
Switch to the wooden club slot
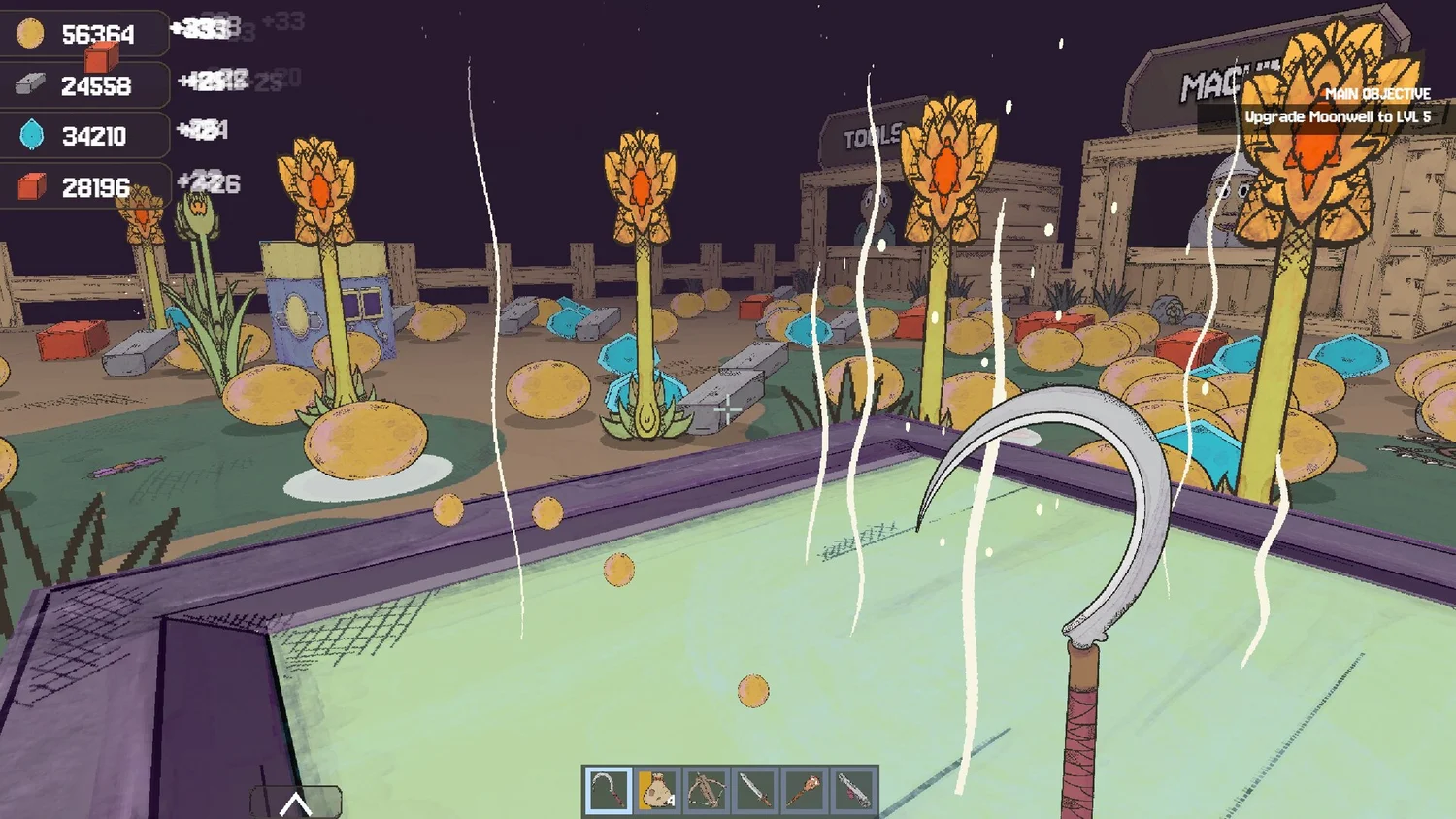[x=804, y=790]
